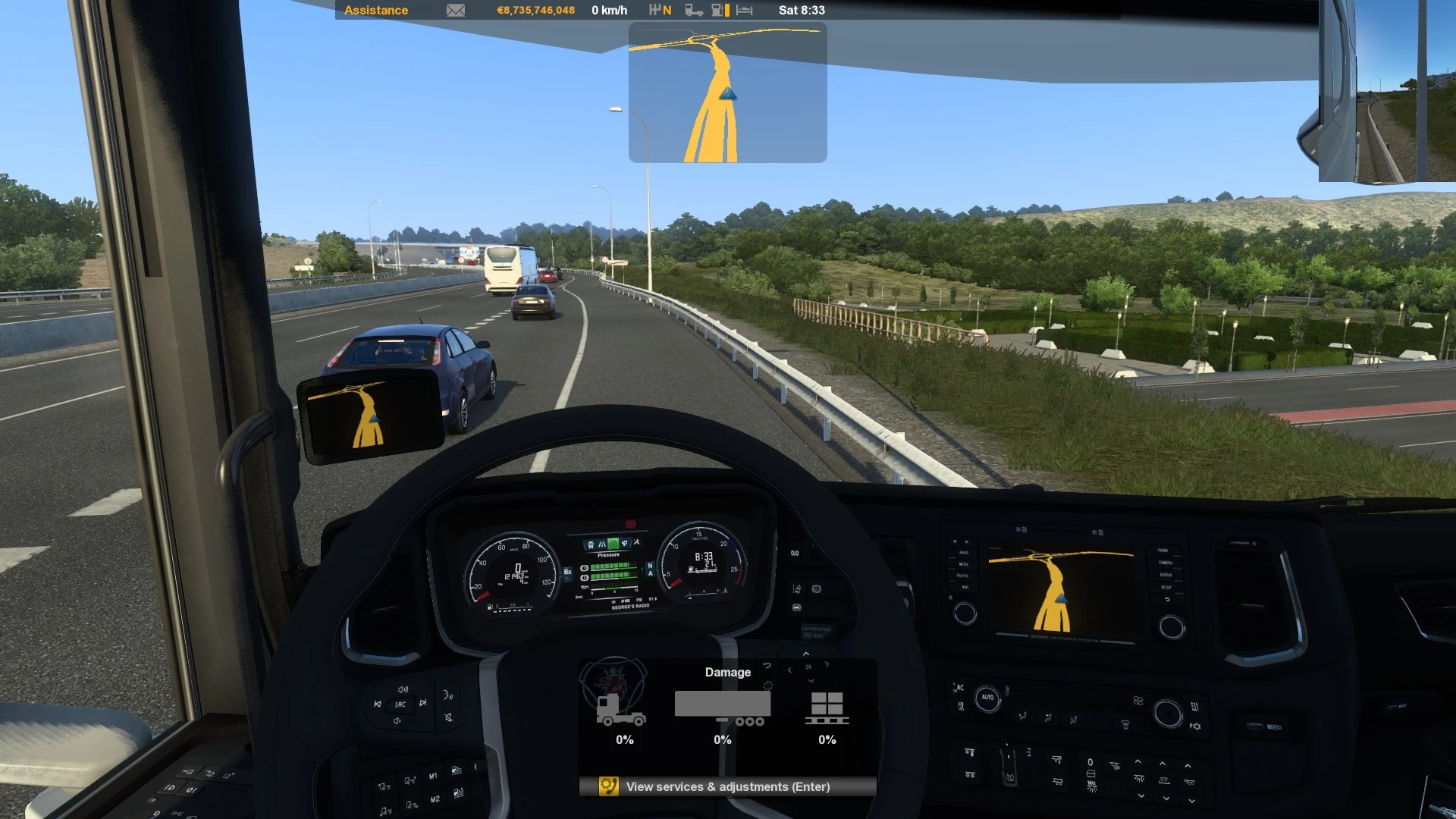Select the truck tractor icon in the Damage panel
1456x819 pixels.
pos(623,709)
